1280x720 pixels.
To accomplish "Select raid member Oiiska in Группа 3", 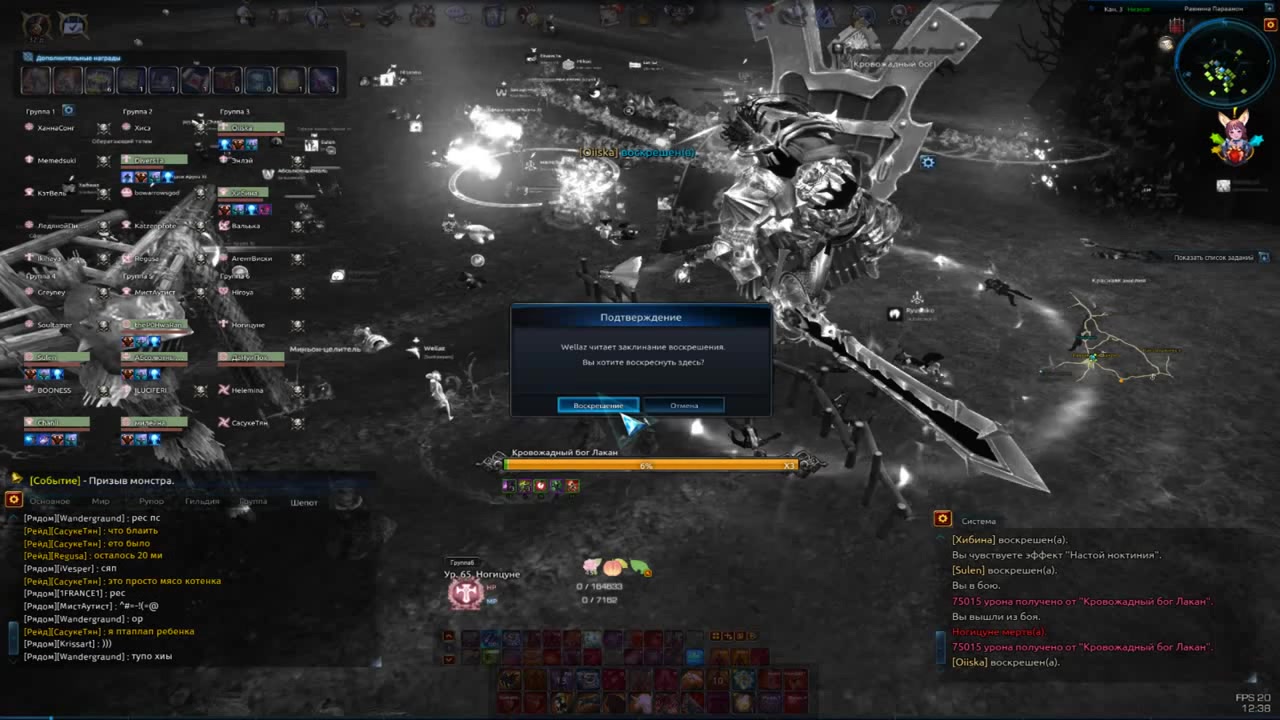I will pyautogui.click(x=251, y=128).
